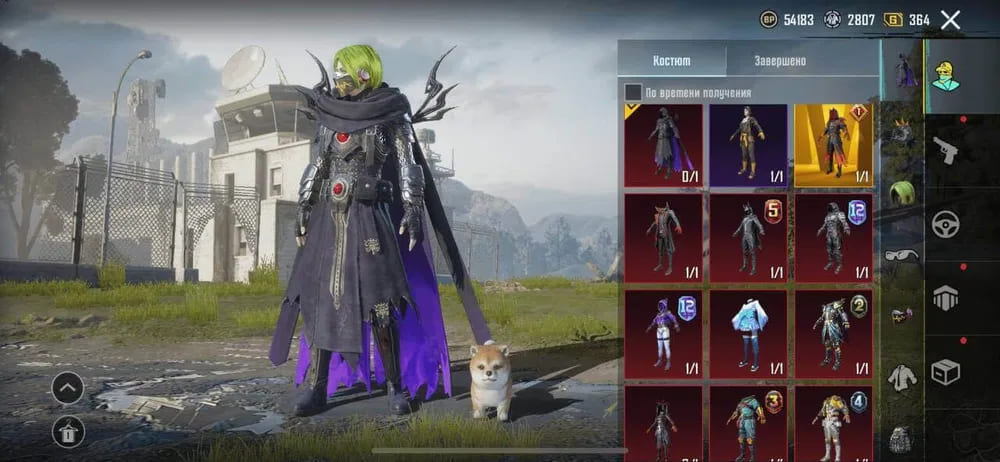Image resolution: width=1000 pixels, height=462 pixels.
Task: Select the purple-caped dark robe costume 0/1
Action: 663,146
